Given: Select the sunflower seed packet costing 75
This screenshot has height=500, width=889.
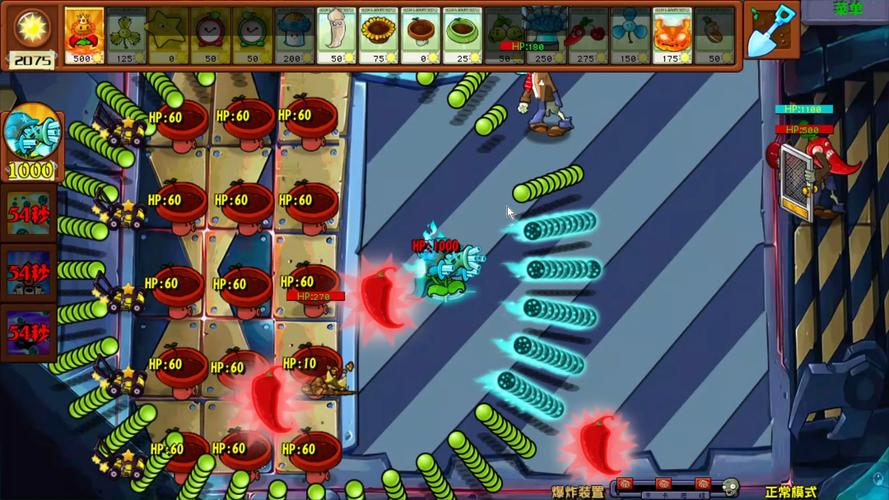Looking at the screenshot, I should 378,34.
